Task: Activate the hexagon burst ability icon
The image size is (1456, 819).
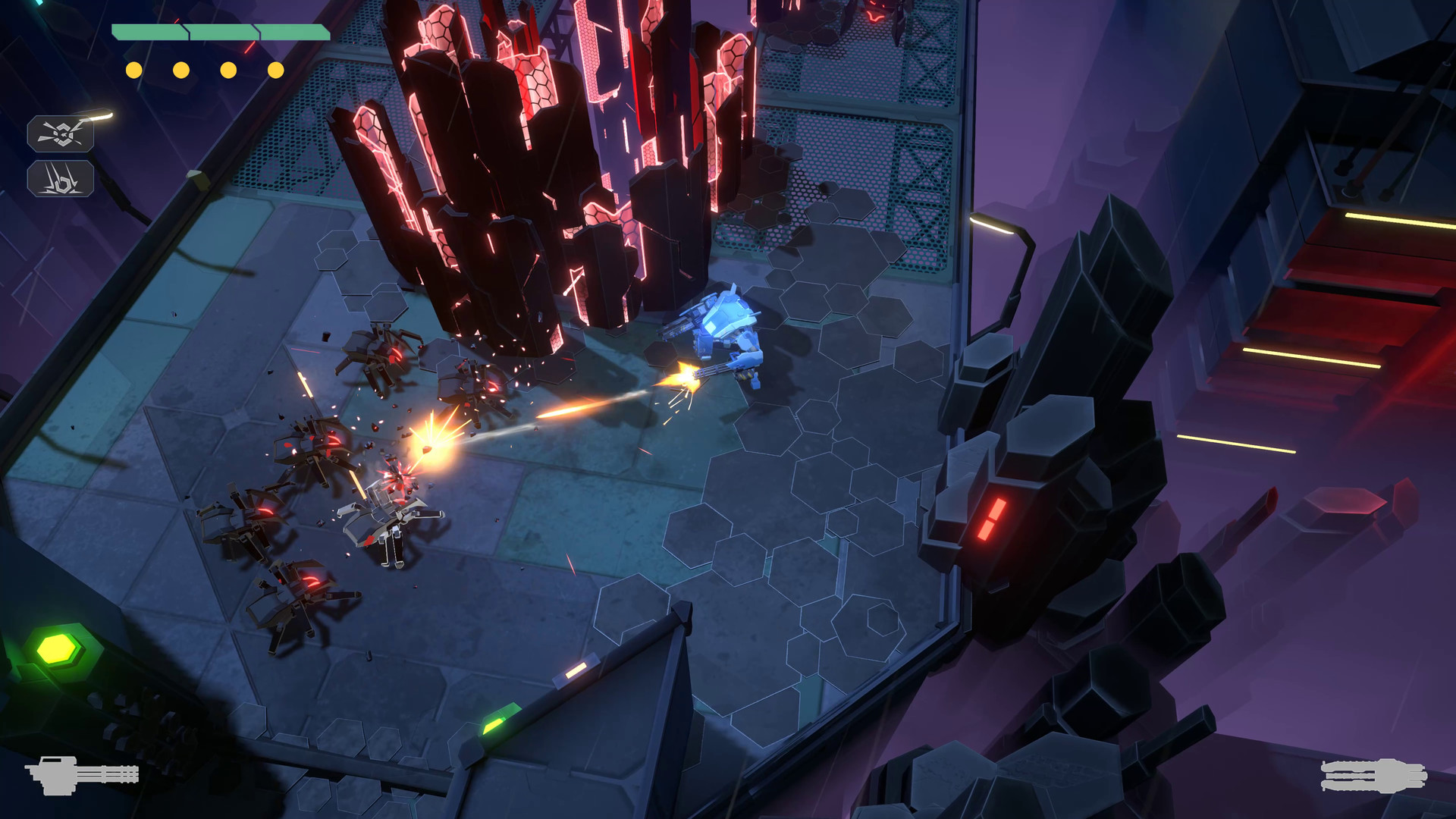Action: pos(61,134)
